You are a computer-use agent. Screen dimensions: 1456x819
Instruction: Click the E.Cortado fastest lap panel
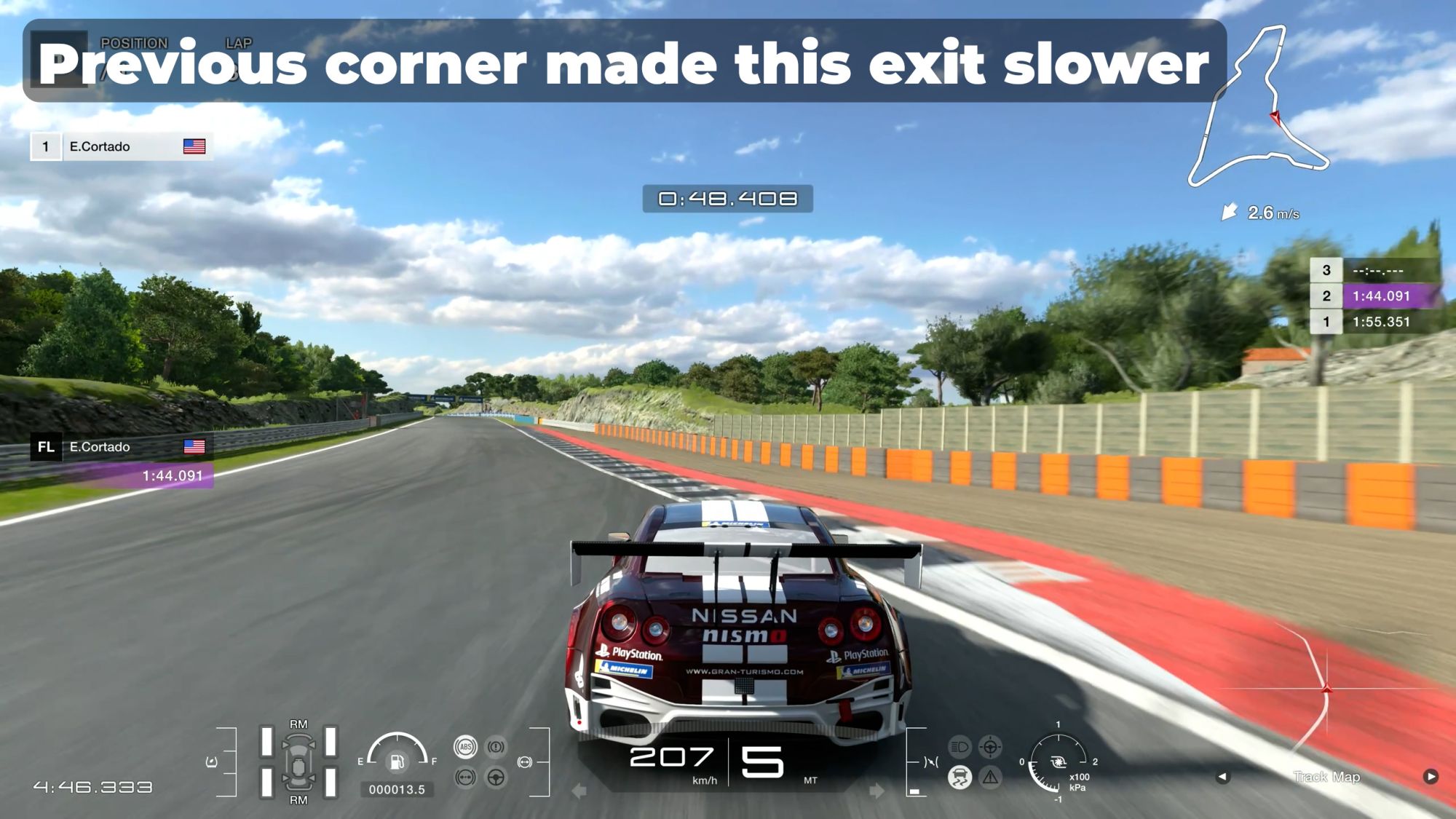point(122,461)
